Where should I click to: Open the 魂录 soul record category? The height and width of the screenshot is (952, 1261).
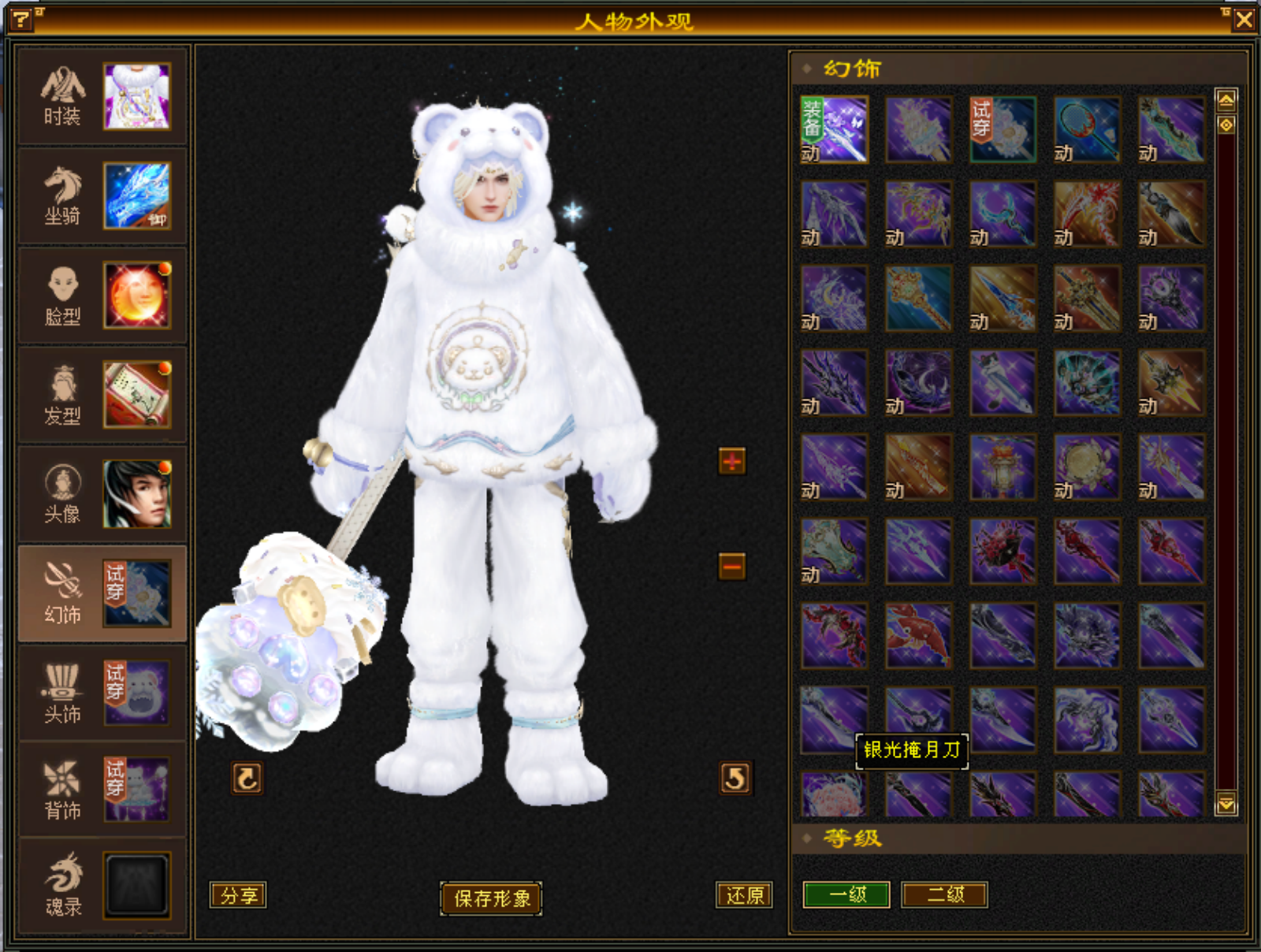click(x=102, y=887)
